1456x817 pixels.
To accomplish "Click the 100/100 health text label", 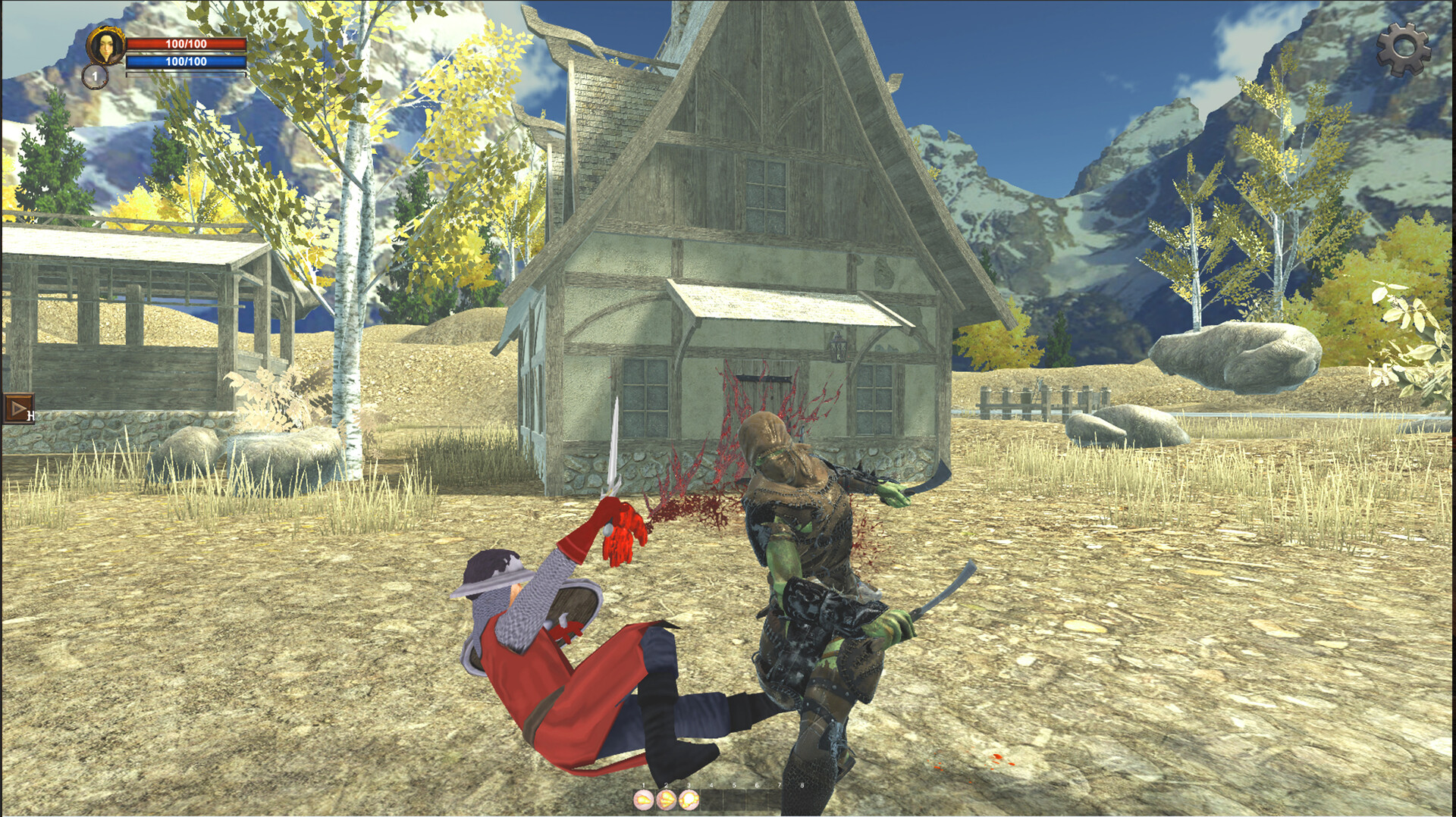I will 186,43.
